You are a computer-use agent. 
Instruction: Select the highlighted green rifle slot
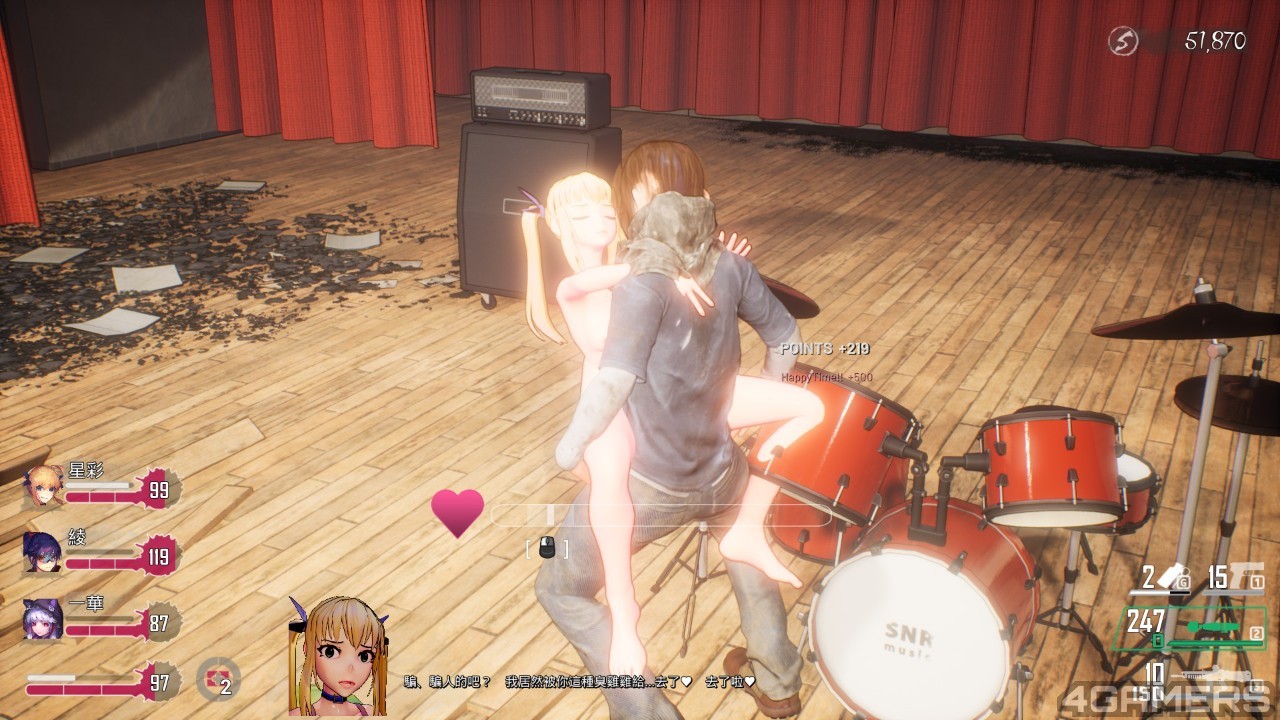point(1216,628)
